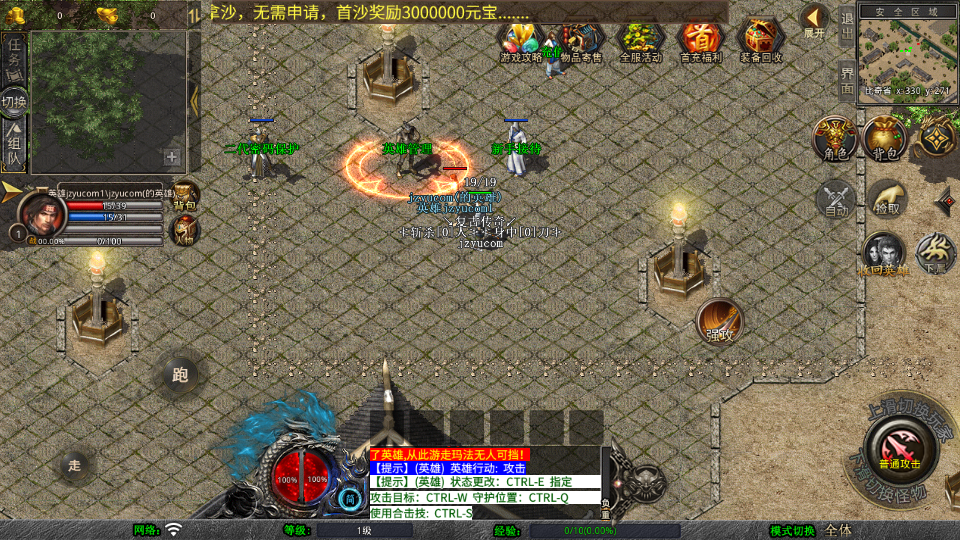Image resolution: width=960 pixels, height=540 pixels.
Task: Open the 物品寄售 consignment shop
Action: tap(581, 40)
